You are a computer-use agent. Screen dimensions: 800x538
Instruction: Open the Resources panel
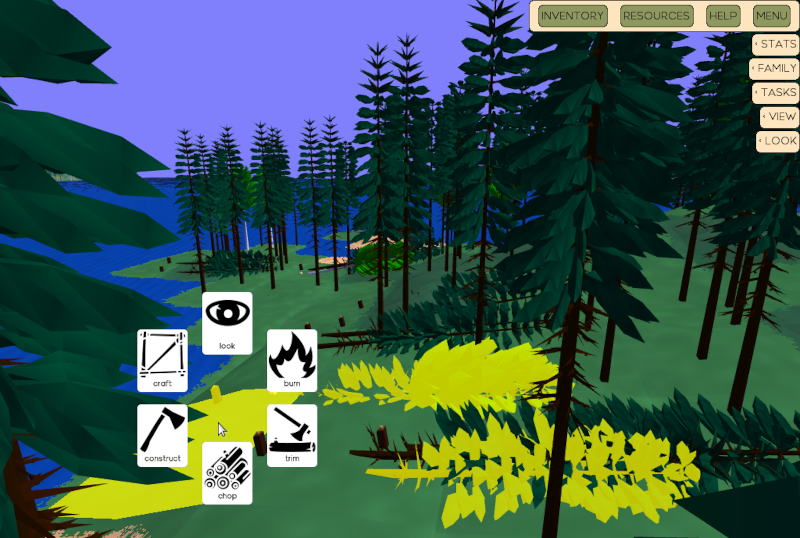coord(657,16)
